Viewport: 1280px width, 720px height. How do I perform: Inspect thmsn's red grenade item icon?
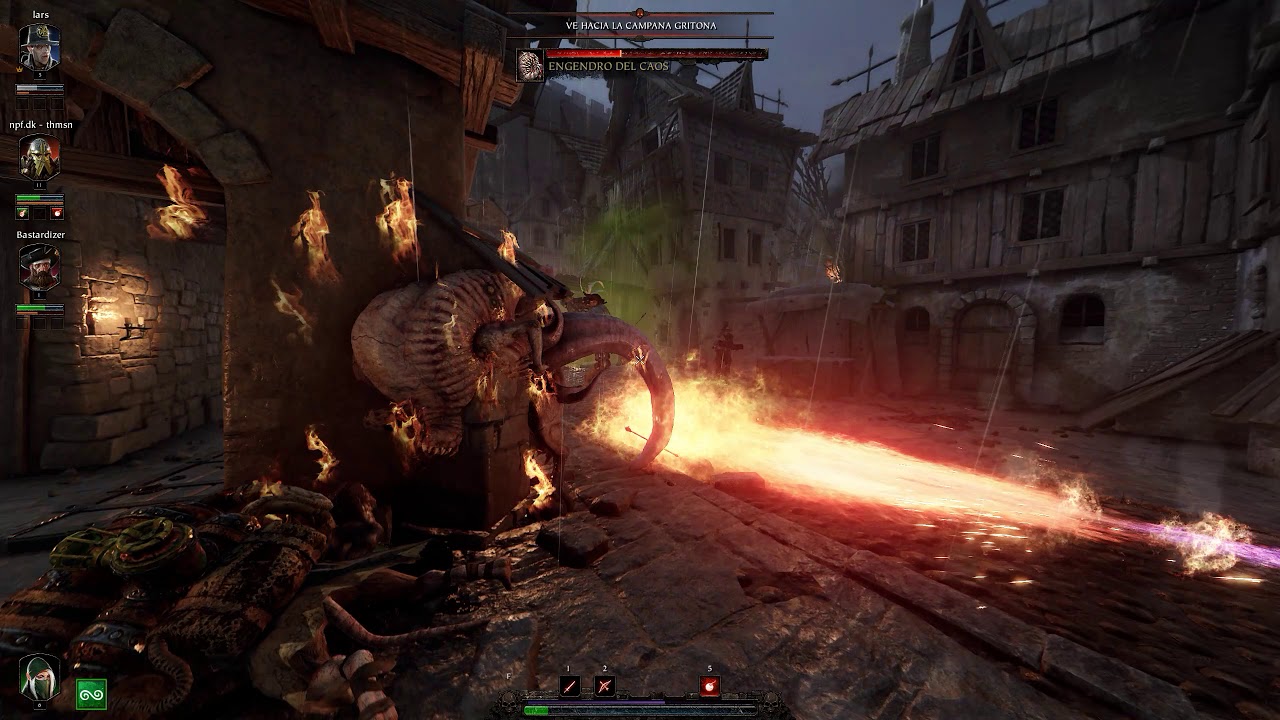point(57,213)
